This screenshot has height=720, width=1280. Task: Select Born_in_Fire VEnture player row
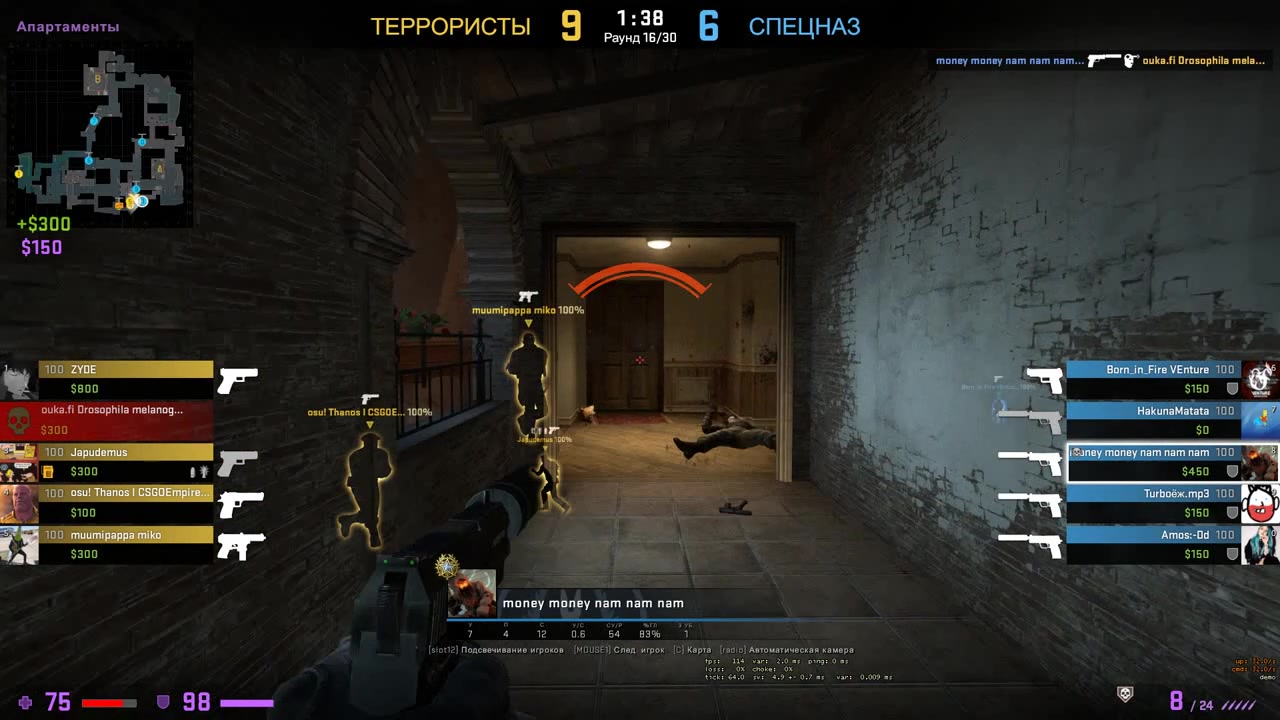(1155, 379)
